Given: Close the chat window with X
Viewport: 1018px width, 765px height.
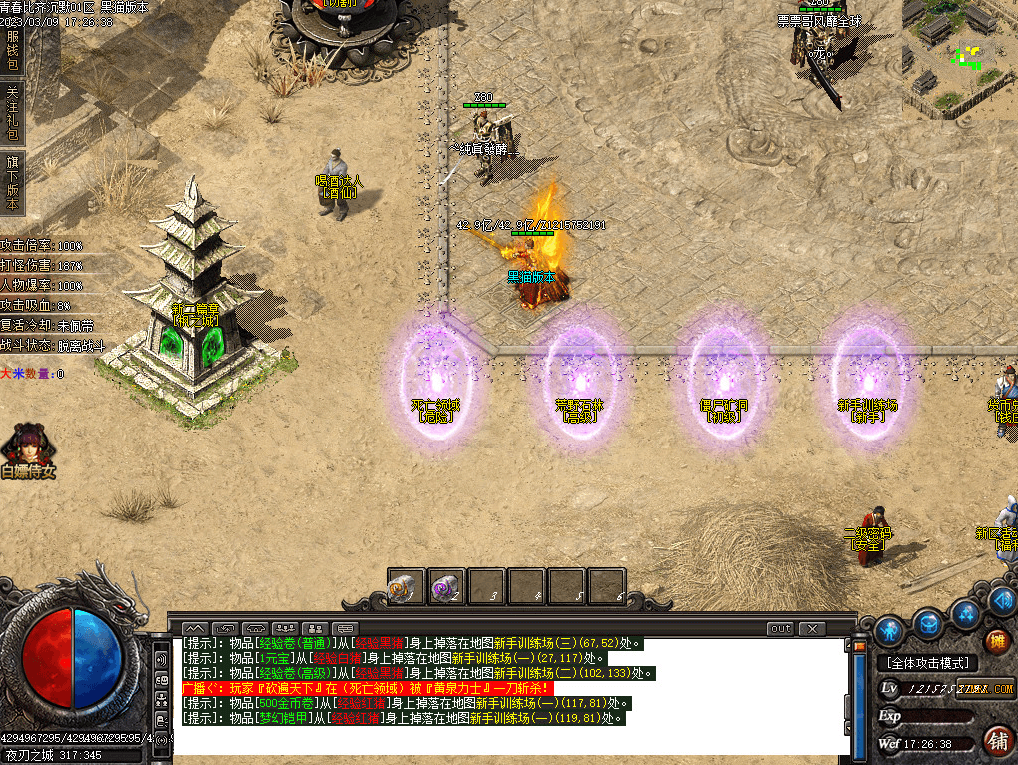Looking at the screenshot, I should (812, 629).
